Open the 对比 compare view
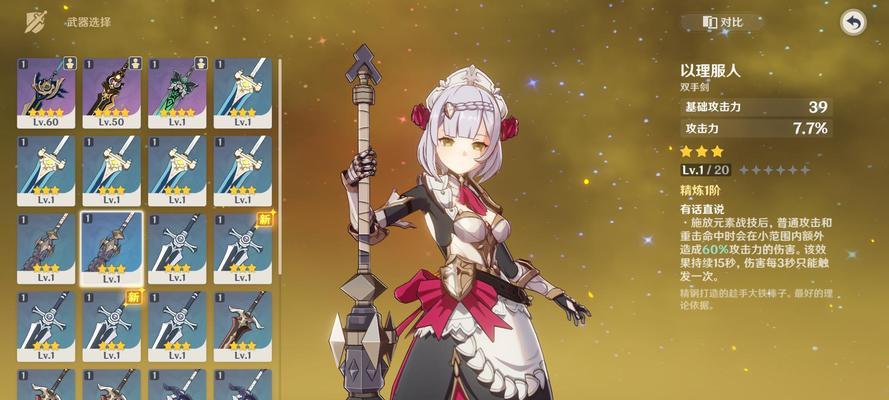 click(724, 22)
